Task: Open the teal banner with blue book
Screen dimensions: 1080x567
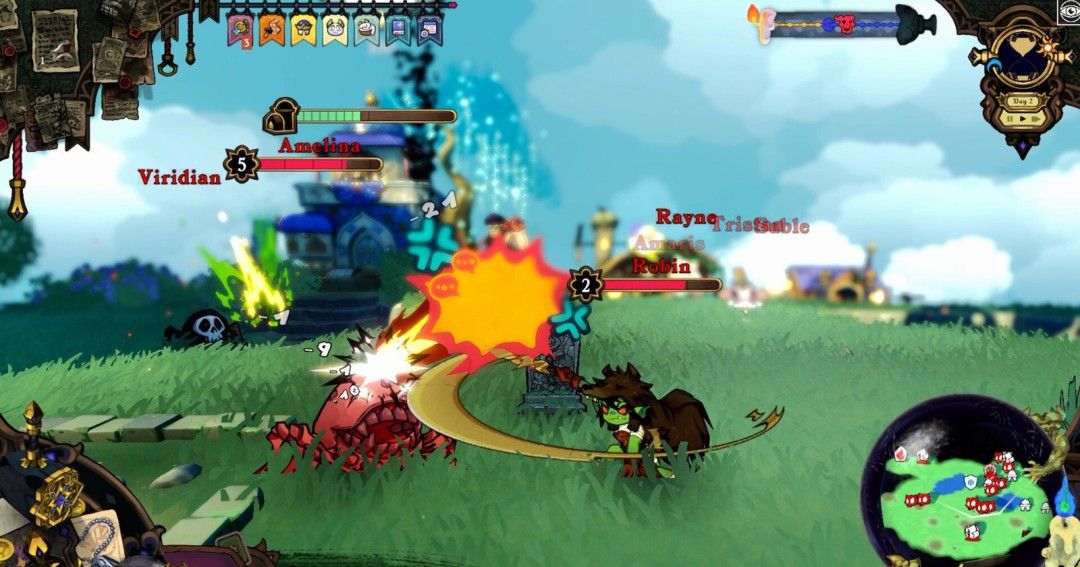Action: 398,28
